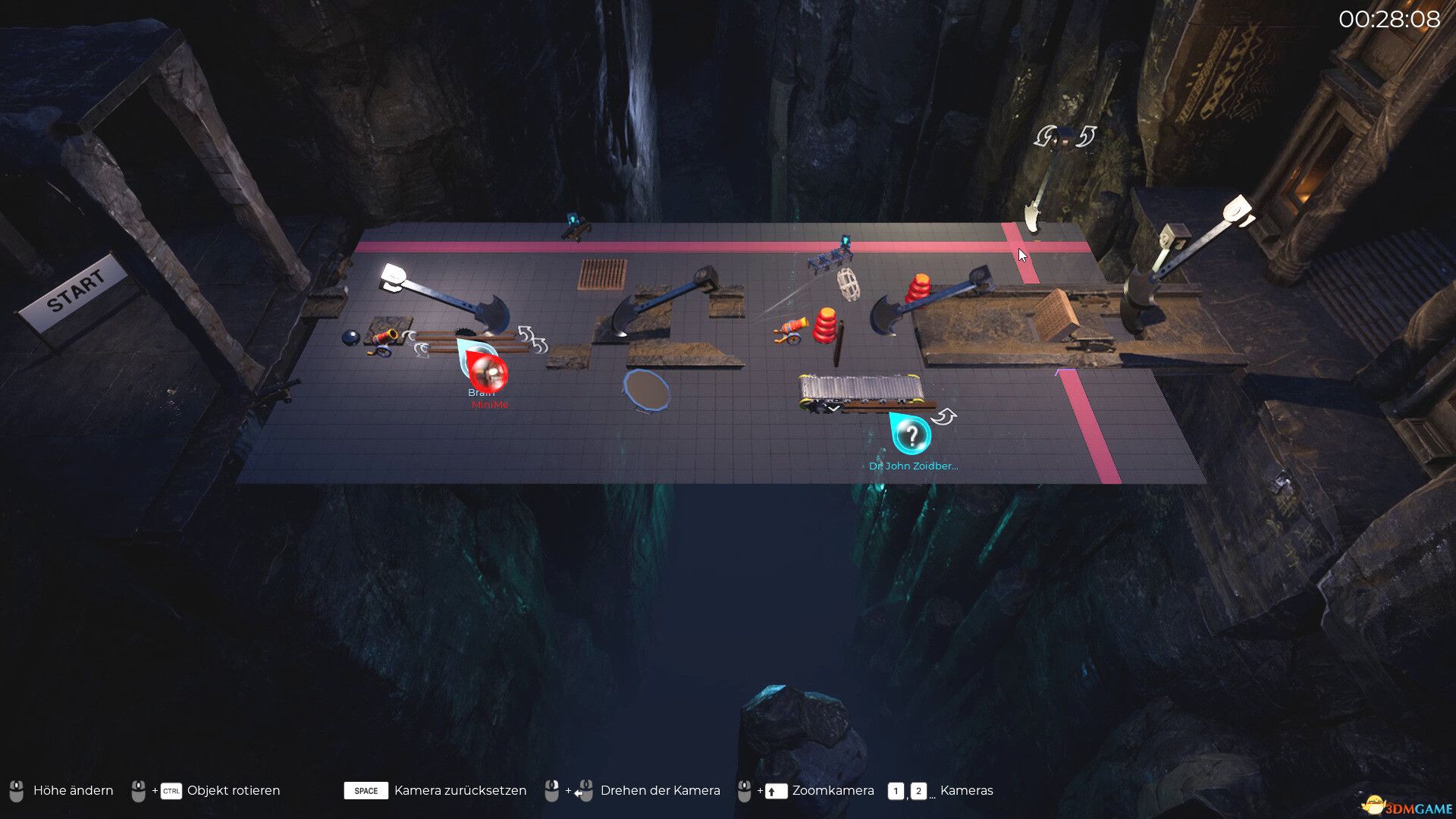Click the SPACE key icon for Kamera zurücksetzen
Image resolution: width=1456 pixels, height=819 pixels.
coord(365,791)
